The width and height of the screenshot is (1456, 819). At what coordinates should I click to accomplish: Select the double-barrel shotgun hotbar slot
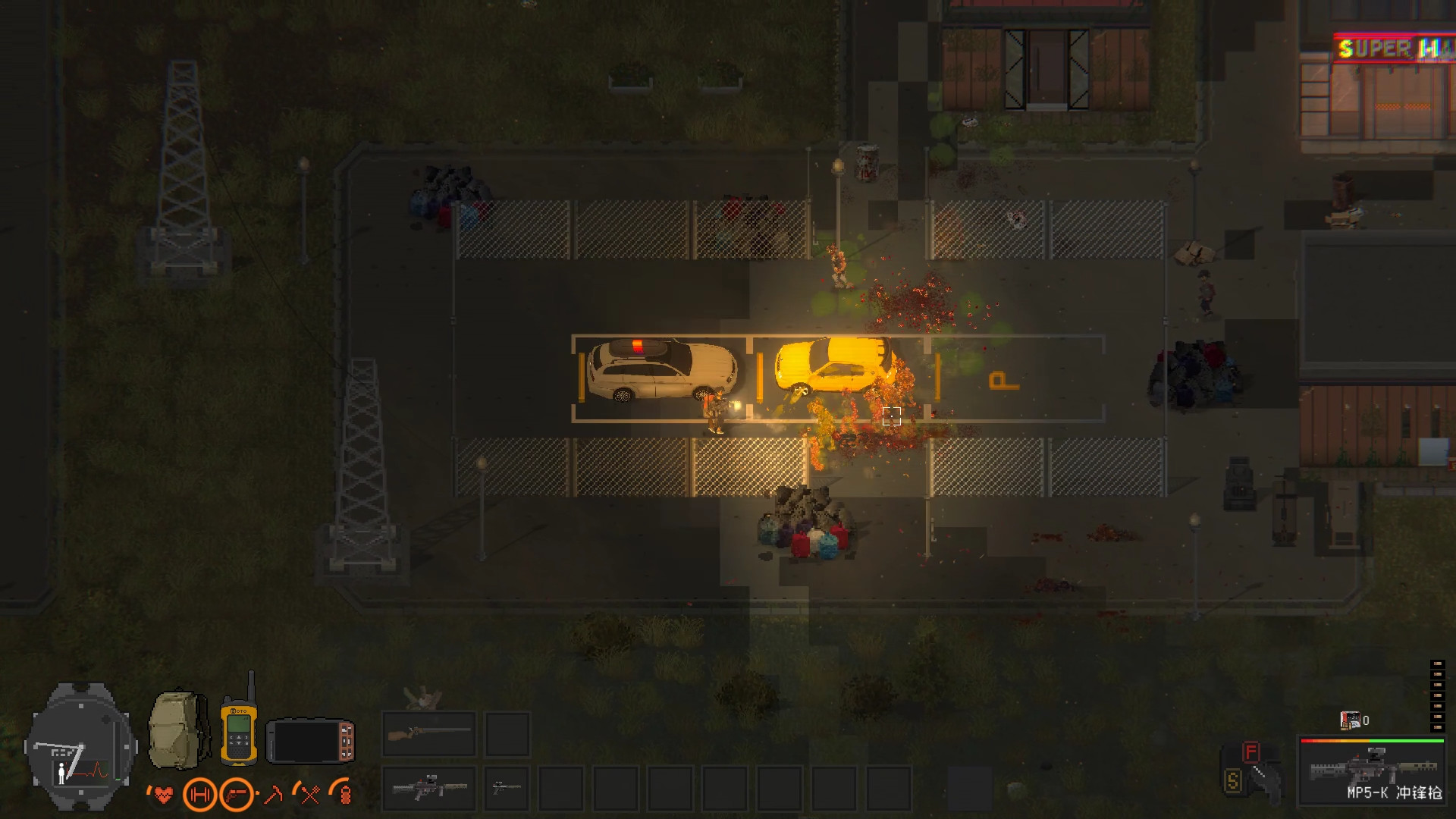click(x=428, y=734)
